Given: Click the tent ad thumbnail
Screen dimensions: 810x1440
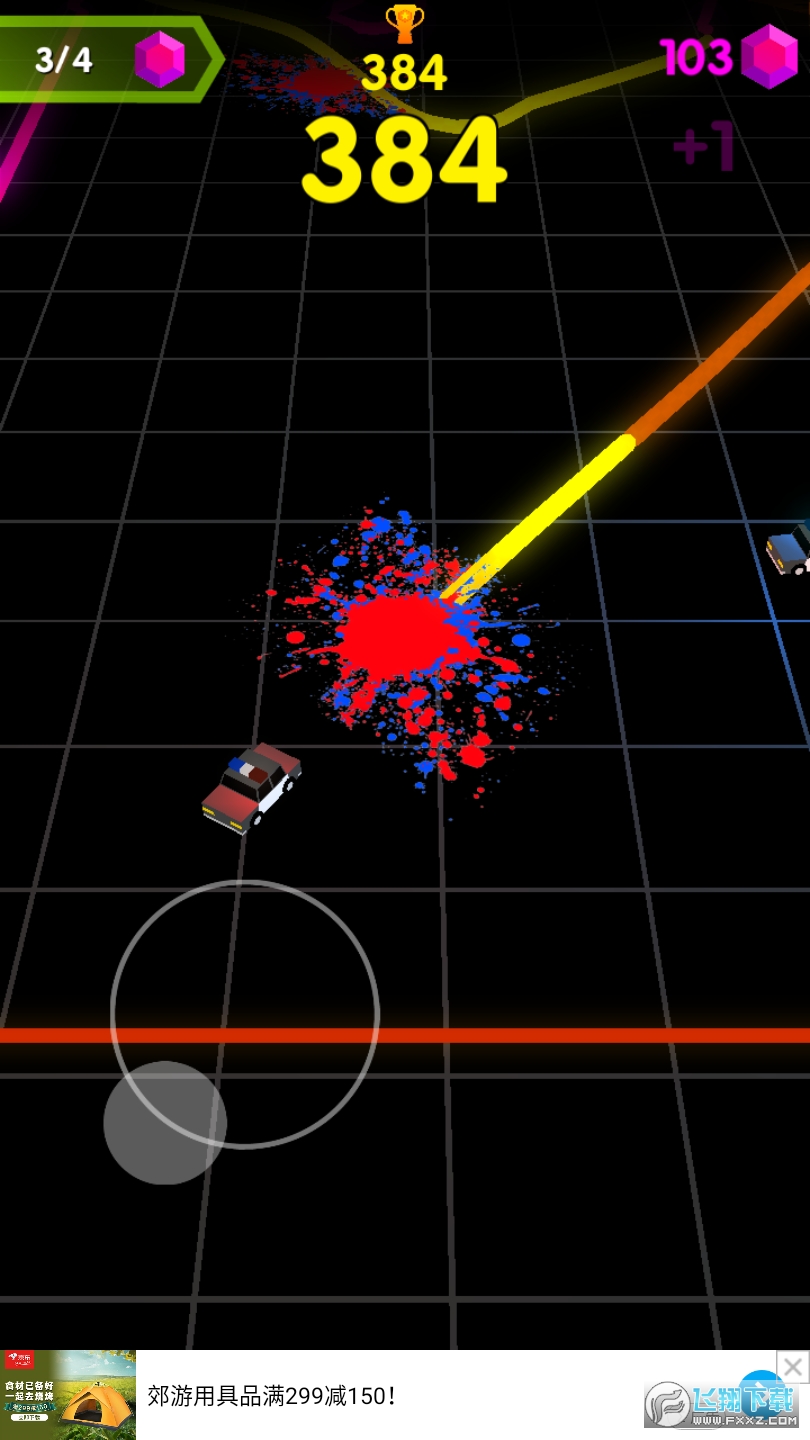Looking at the screenshot, I should 68,1394.
